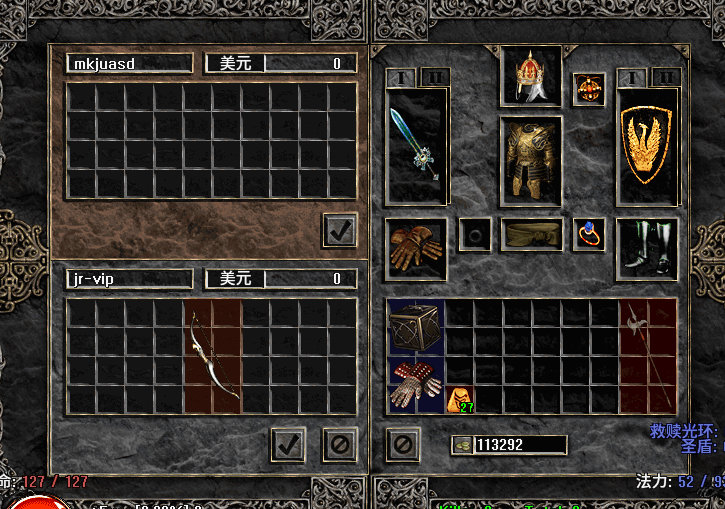Click the gold coin button beside 113292
The width and height of the screenshot is (725, 509).
coord(462,445)
